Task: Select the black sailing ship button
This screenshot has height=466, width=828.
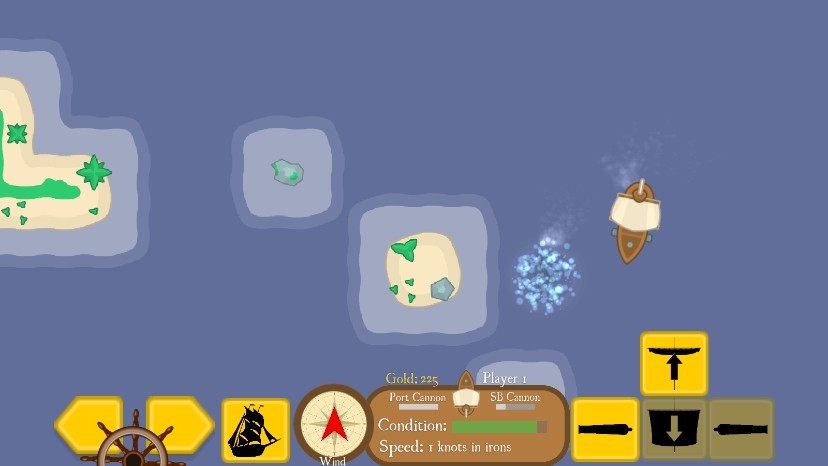Action: pos(255,430)
